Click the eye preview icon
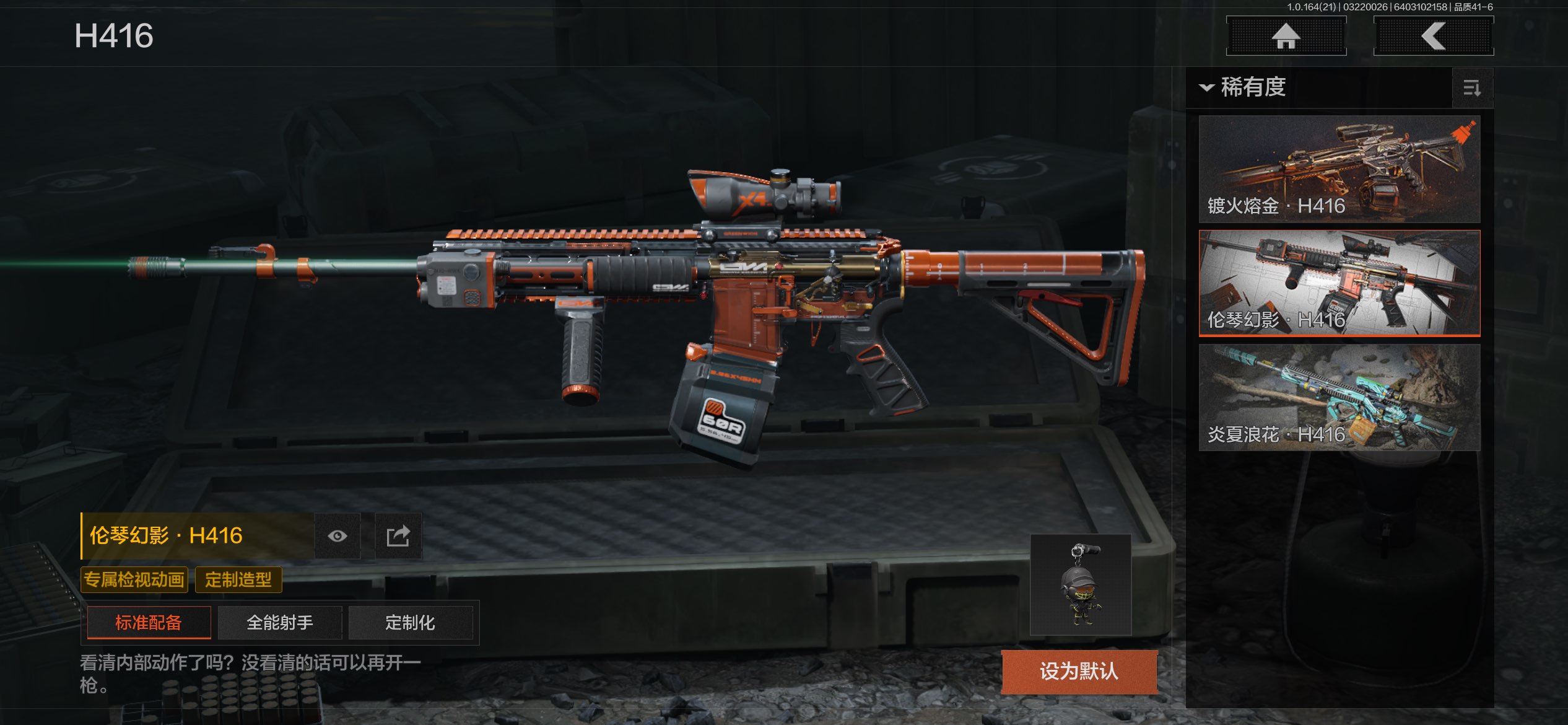The height and width of the screenshot is (725, 1568). (337, 536)
